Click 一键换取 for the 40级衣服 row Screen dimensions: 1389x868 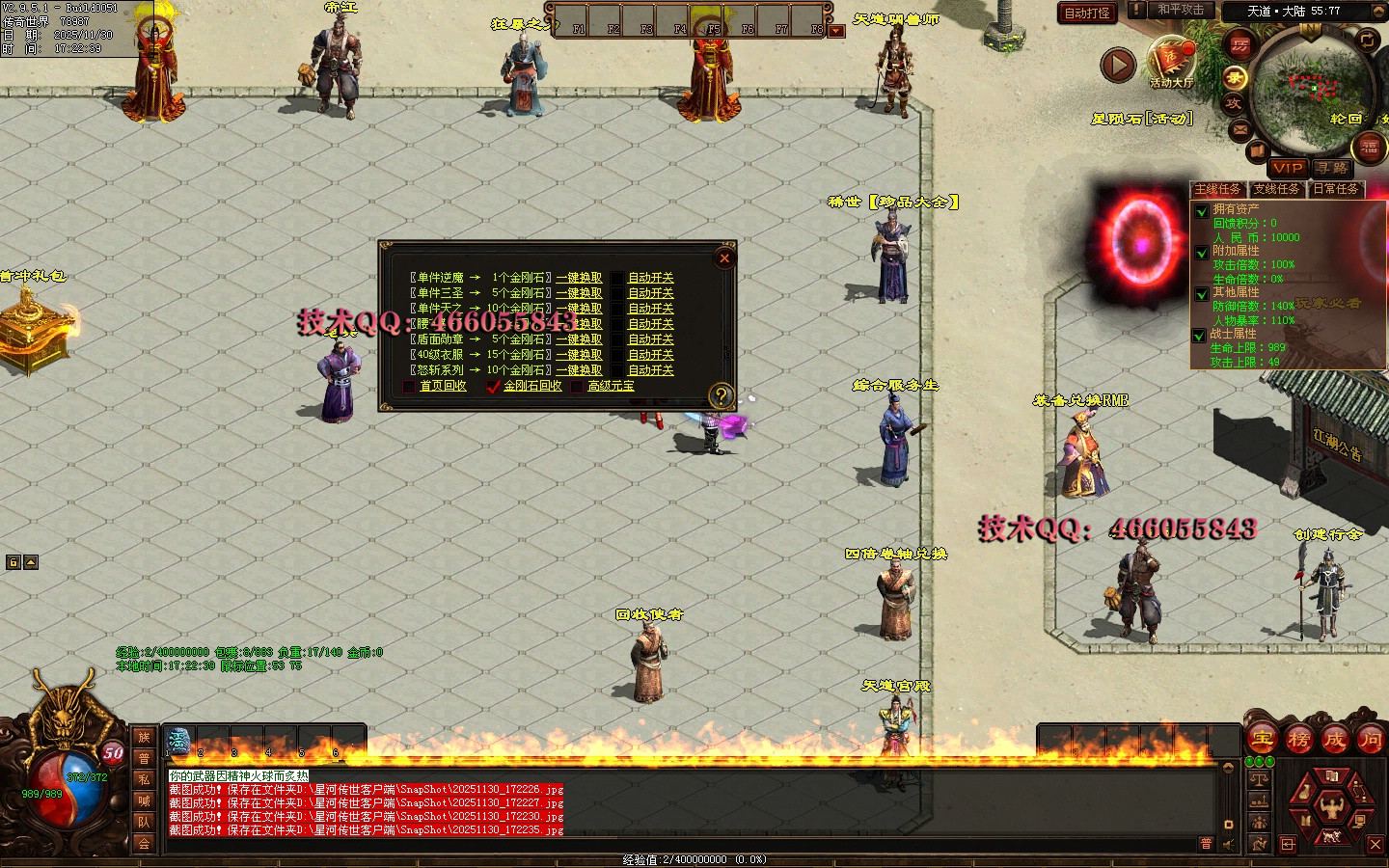click(579, 355)
